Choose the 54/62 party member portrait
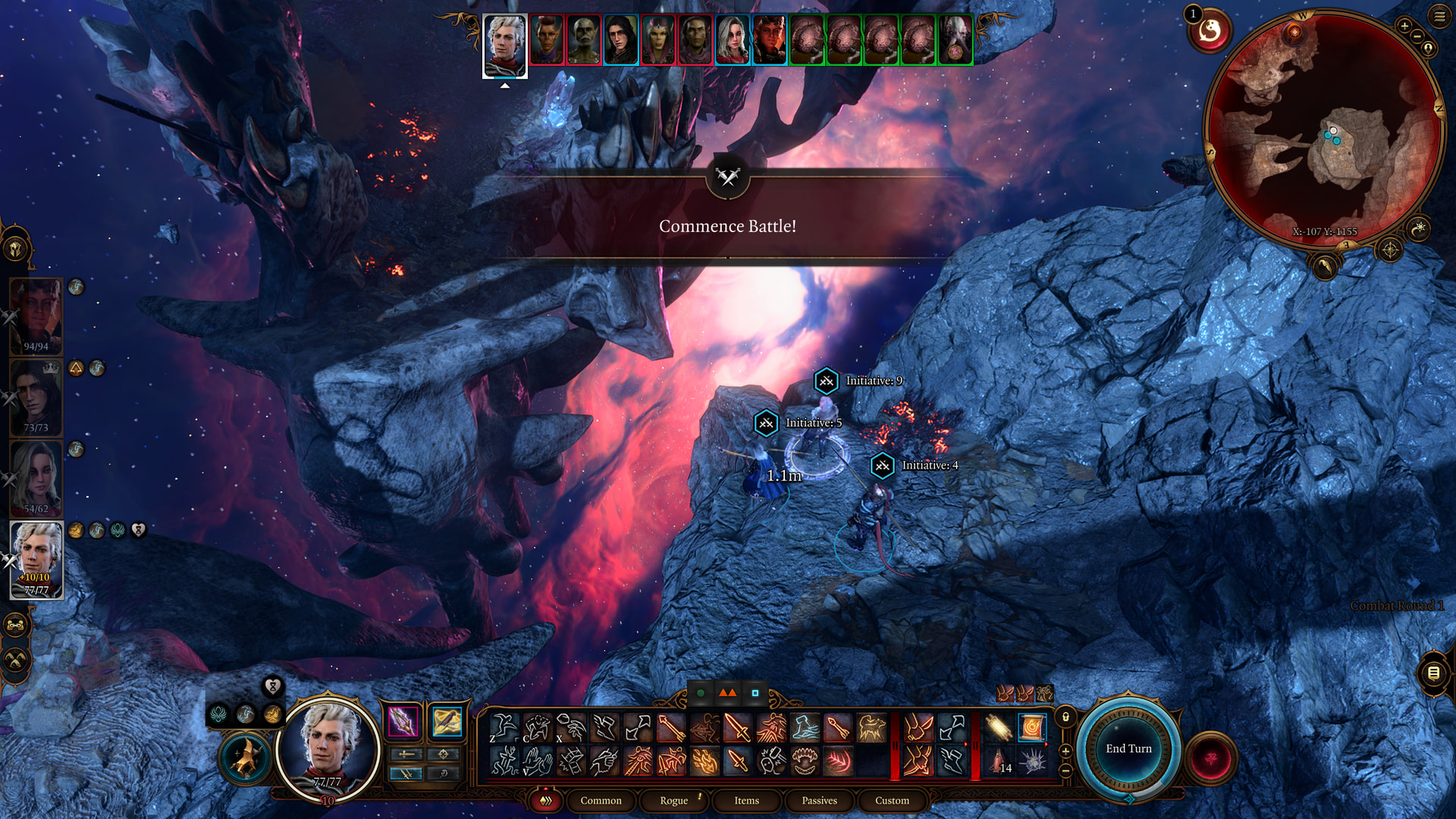Screen dimensions: 1456x819 click(x=36, y=478)
